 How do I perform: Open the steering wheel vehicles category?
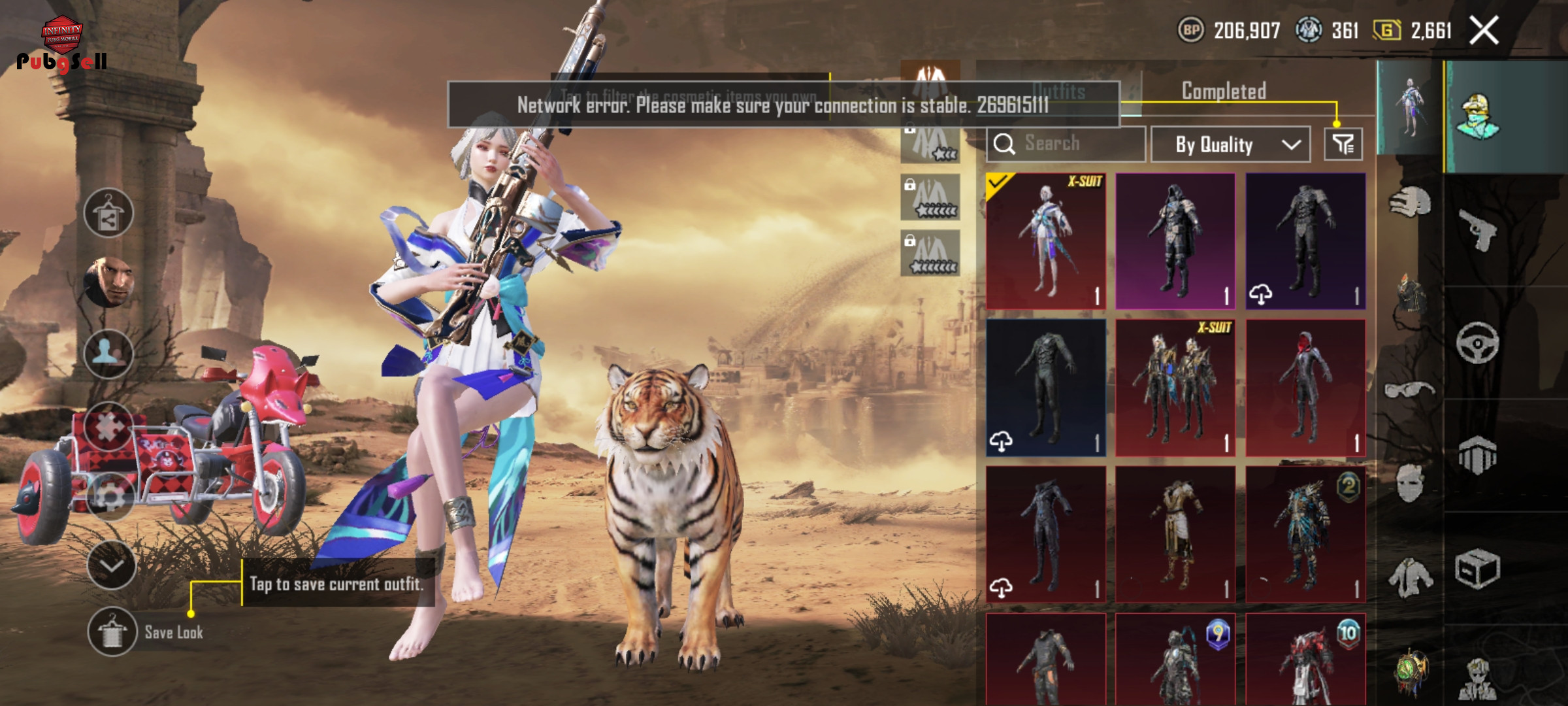coord(1477,343)
